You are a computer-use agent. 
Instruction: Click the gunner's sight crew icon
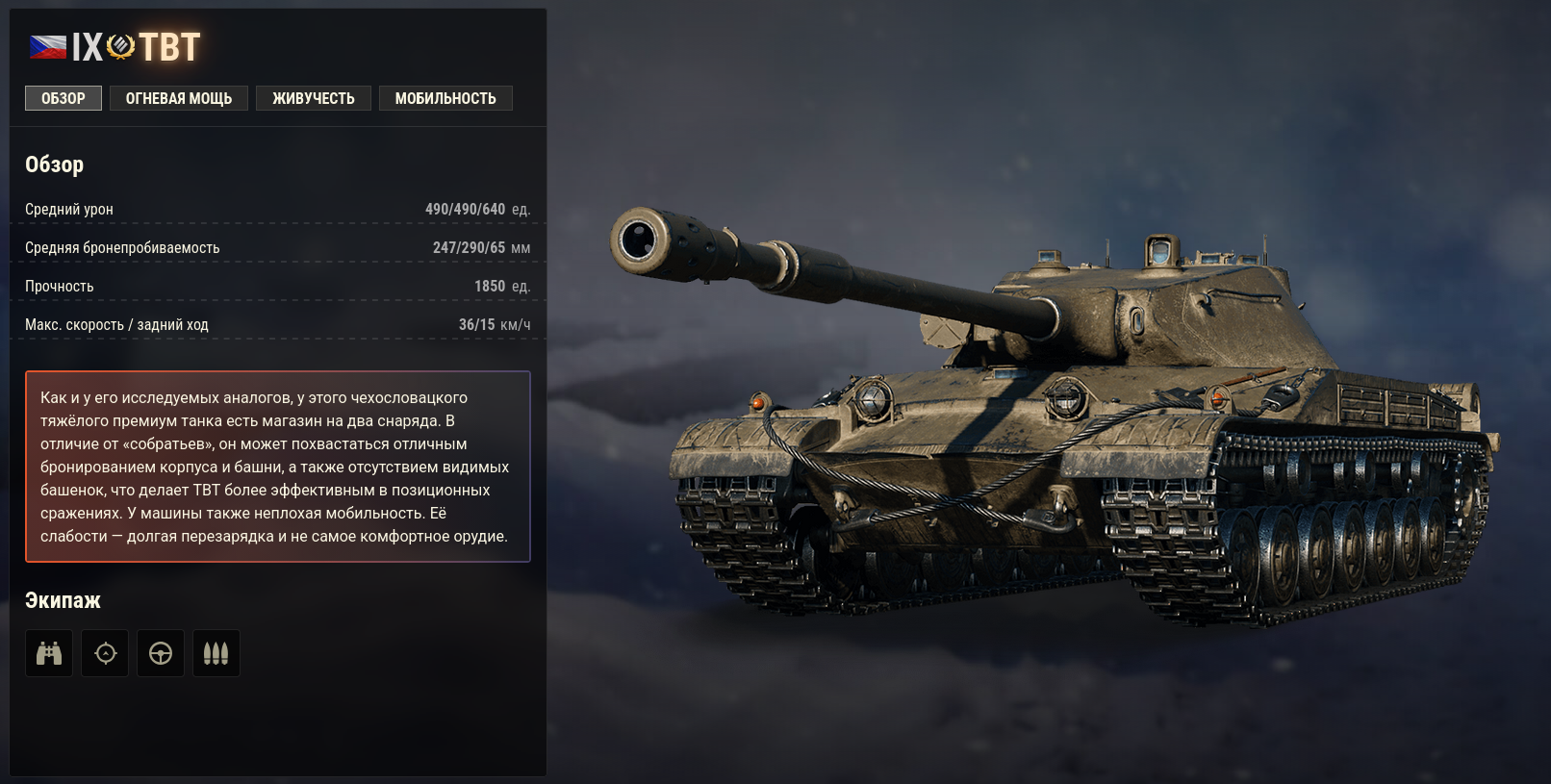[105, 652]
